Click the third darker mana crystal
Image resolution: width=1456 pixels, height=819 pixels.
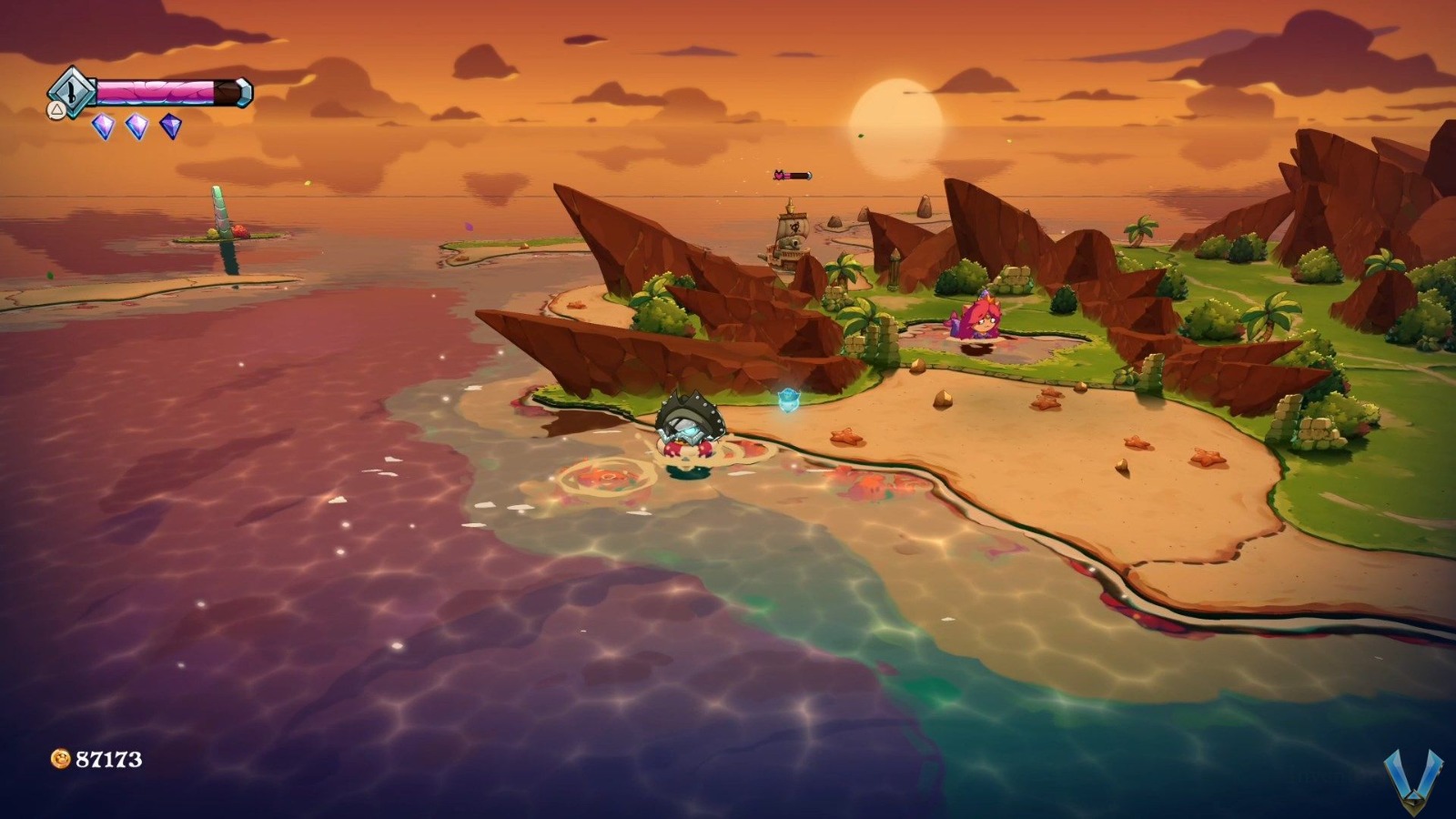(170, 125)
